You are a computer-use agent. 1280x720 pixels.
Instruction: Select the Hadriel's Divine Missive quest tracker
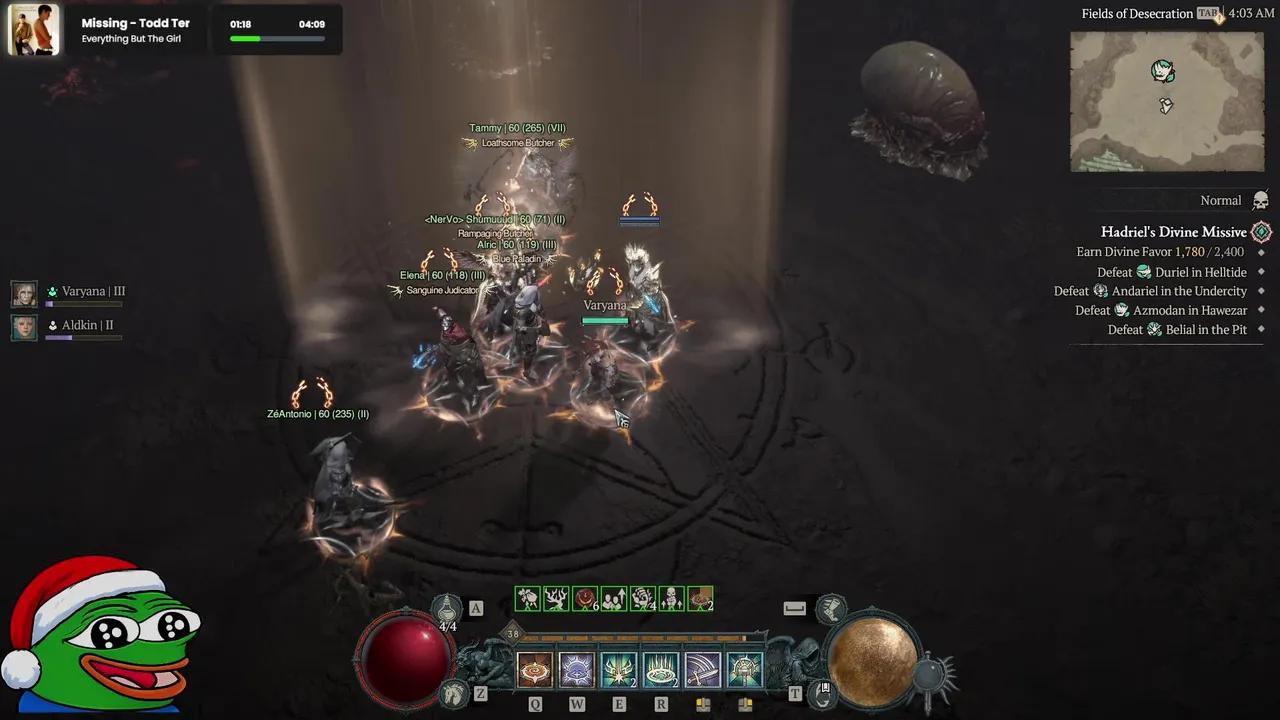pos(1174,232)
